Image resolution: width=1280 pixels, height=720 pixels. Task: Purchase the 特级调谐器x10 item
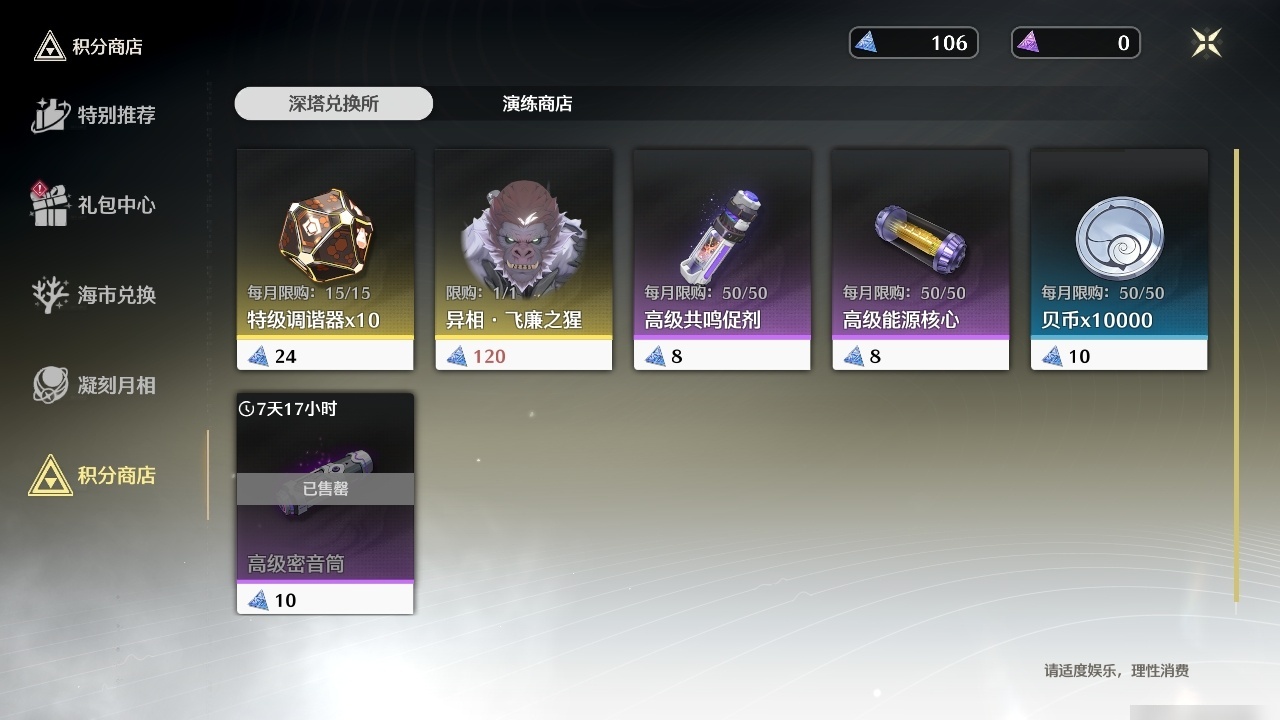(x=325, y=257)
